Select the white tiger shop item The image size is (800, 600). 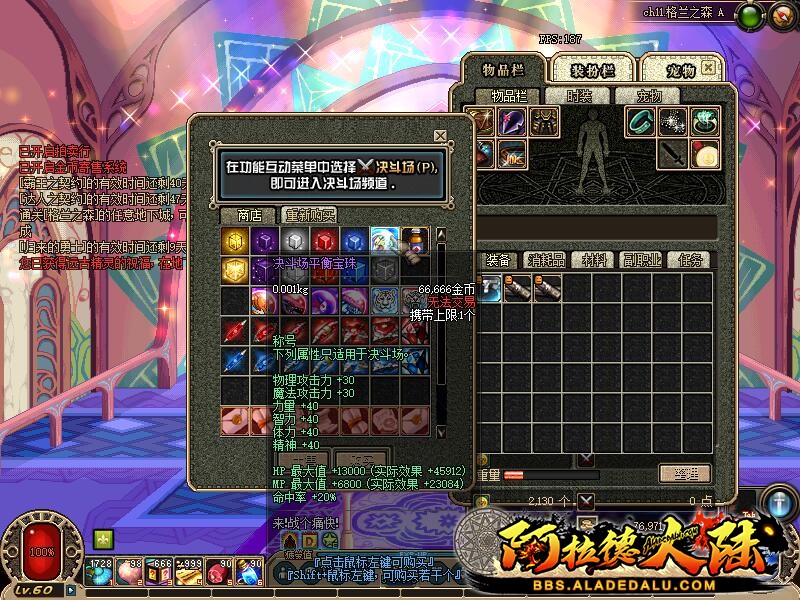385,301
